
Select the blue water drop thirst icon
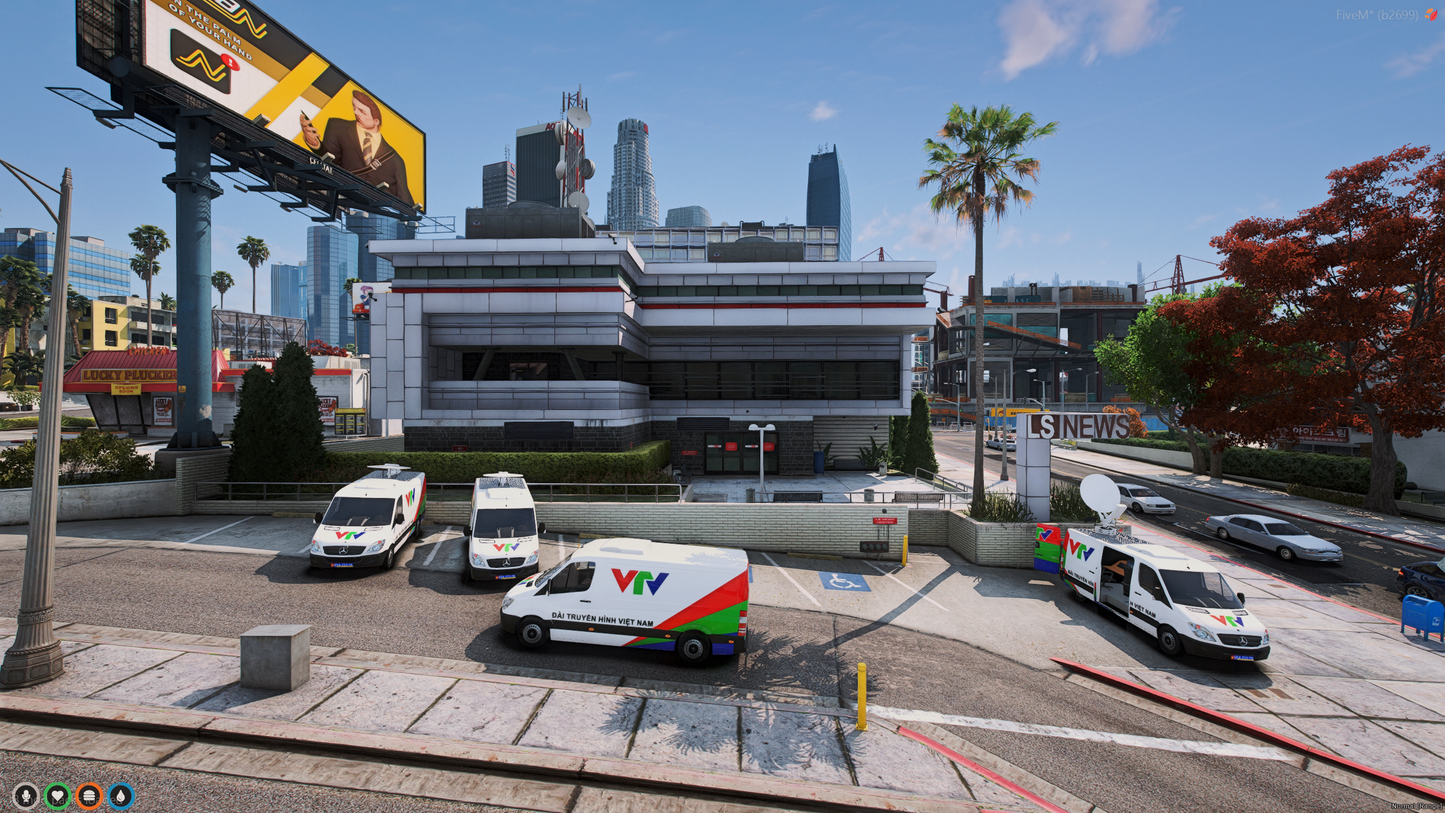(x=121, y=796)
